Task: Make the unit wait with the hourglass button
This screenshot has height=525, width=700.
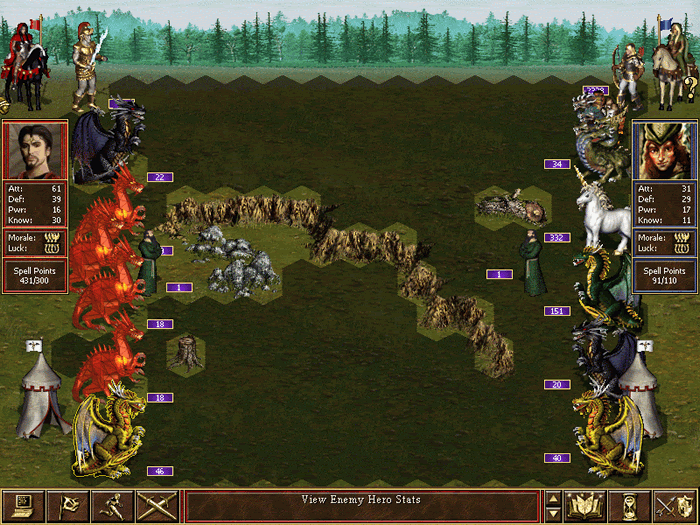Action: 630,507
